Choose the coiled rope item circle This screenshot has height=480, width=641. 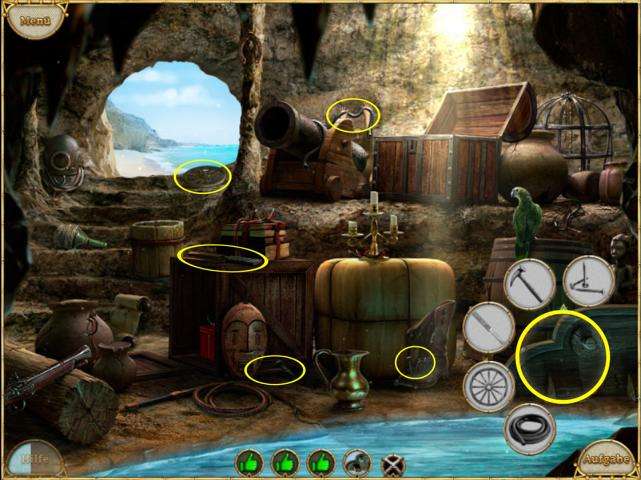pos(530,428)
